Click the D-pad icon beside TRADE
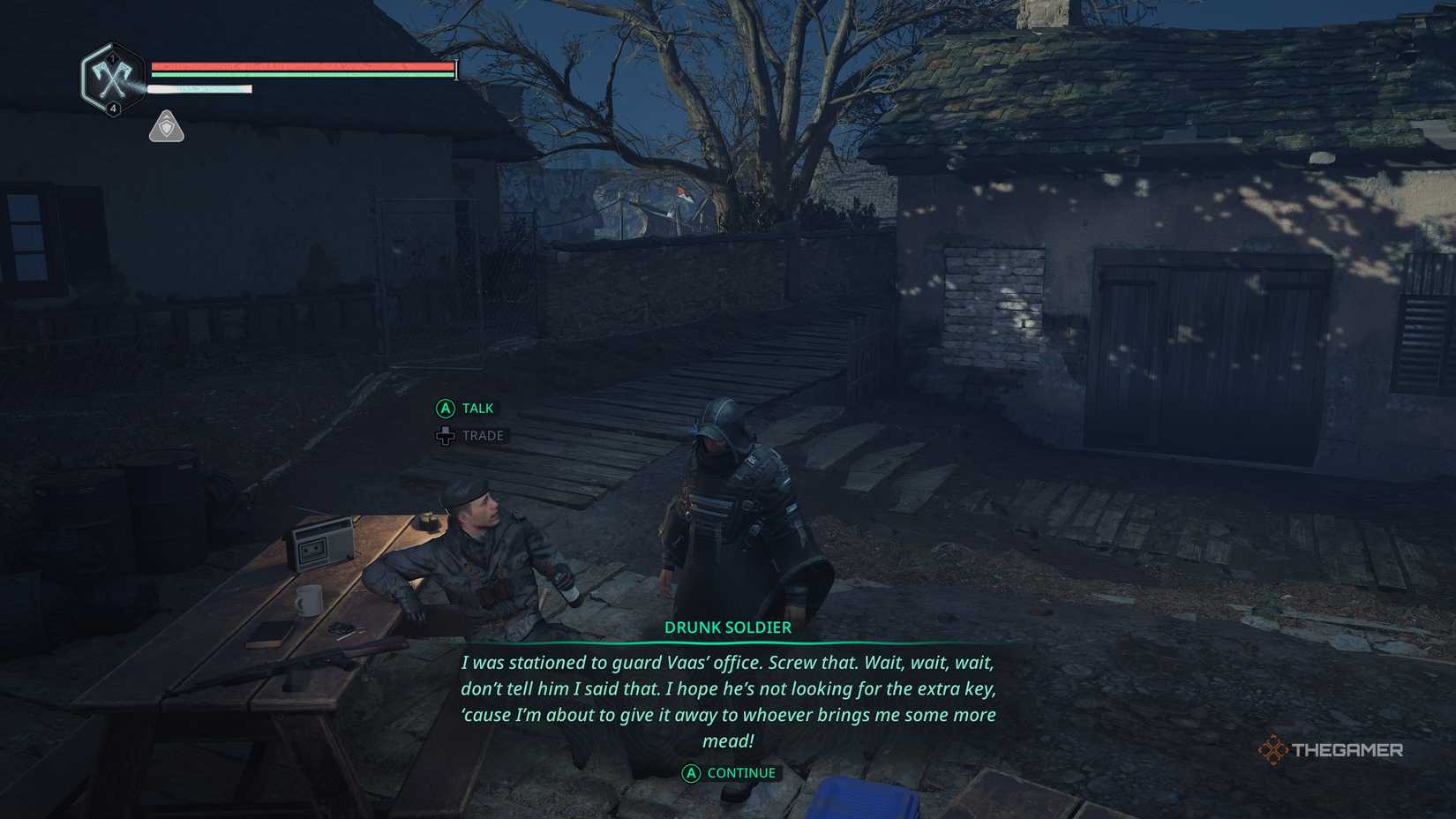 [445, 435]
